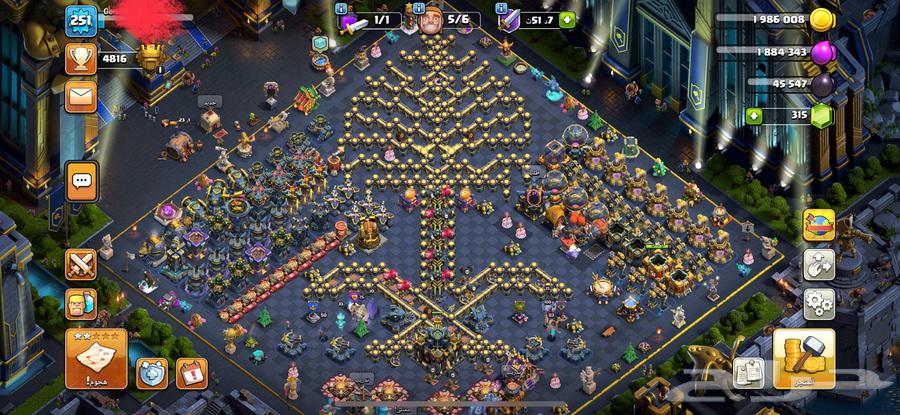This screenshot has height=415, width=900.
Task: Open the Attack map button
Action: click(x=96, y=358)
